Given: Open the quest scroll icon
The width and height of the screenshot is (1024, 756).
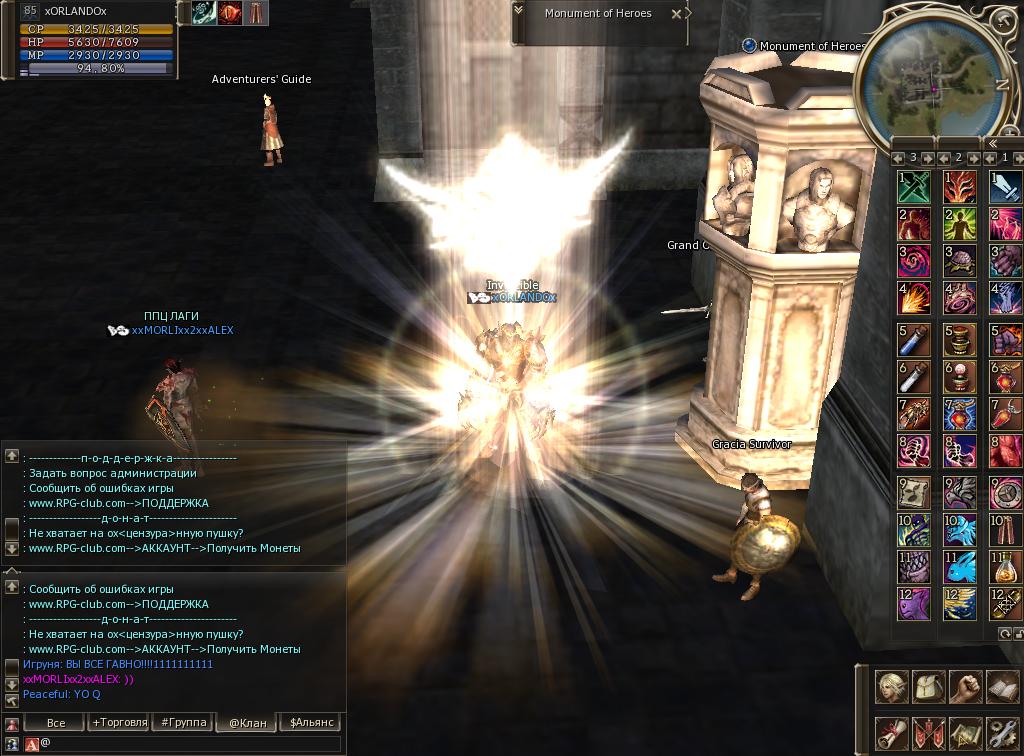Looking at the screenshot, I should coord(892,733).
